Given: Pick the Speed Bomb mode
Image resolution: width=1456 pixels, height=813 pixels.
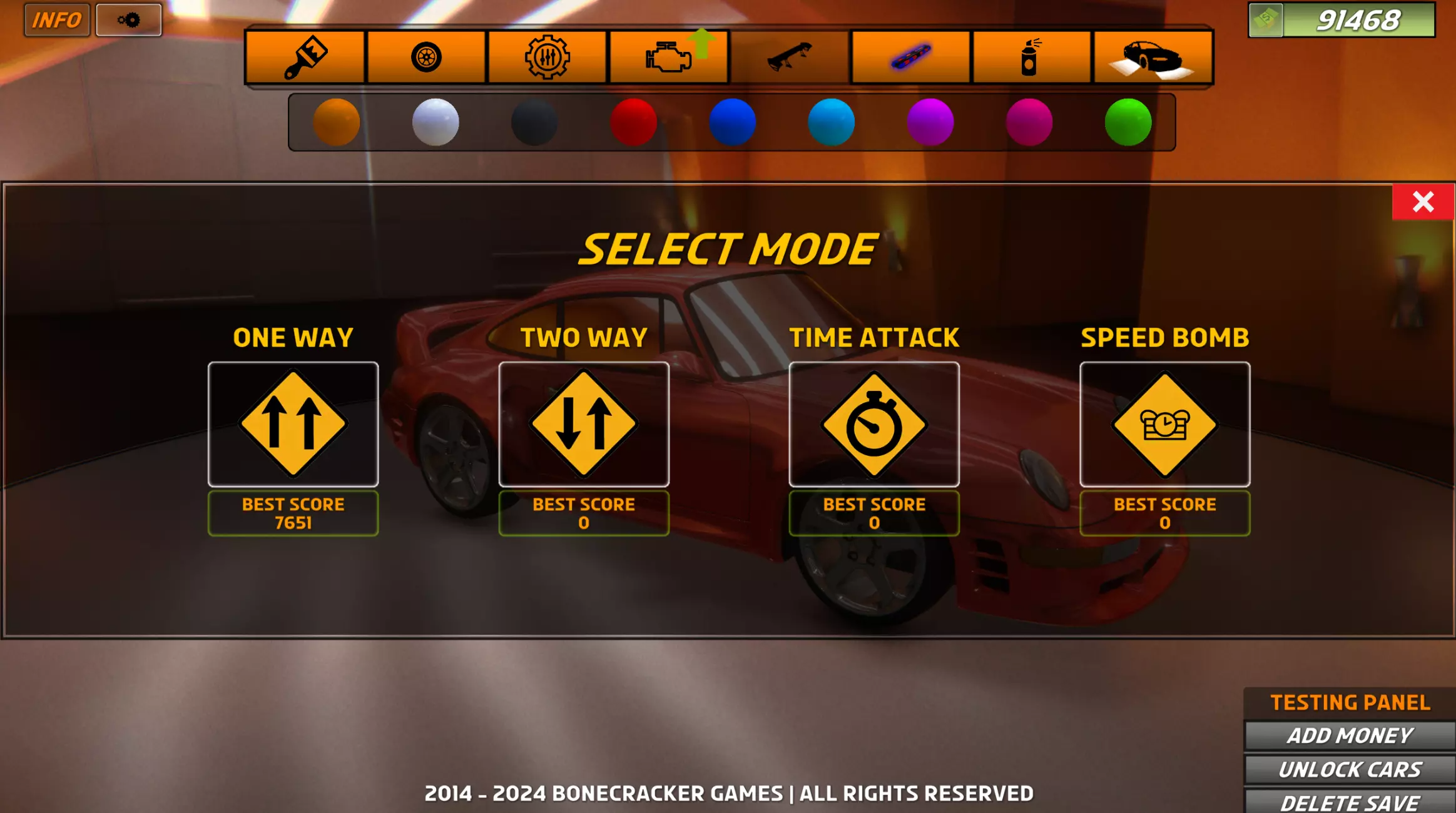Looking at the screenshot, I should coord(1164,424).
